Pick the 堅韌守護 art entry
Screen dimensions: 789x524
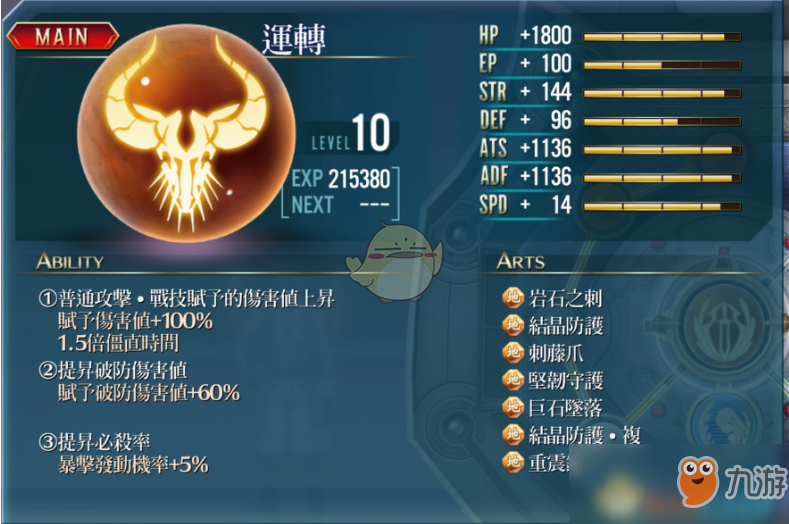(565, 381)
